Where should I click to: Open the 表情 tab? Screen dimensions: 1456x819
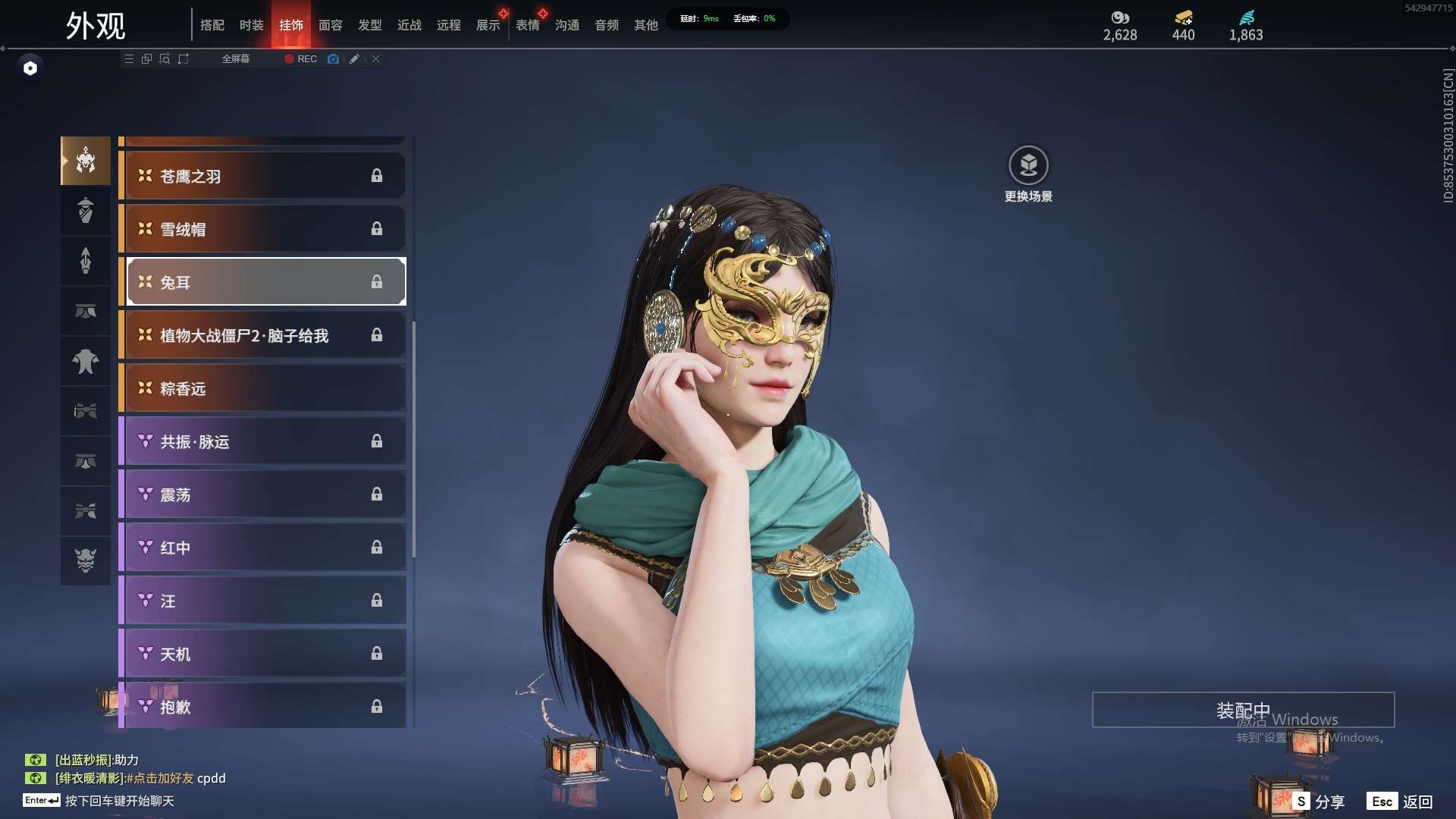pos(527,25)
